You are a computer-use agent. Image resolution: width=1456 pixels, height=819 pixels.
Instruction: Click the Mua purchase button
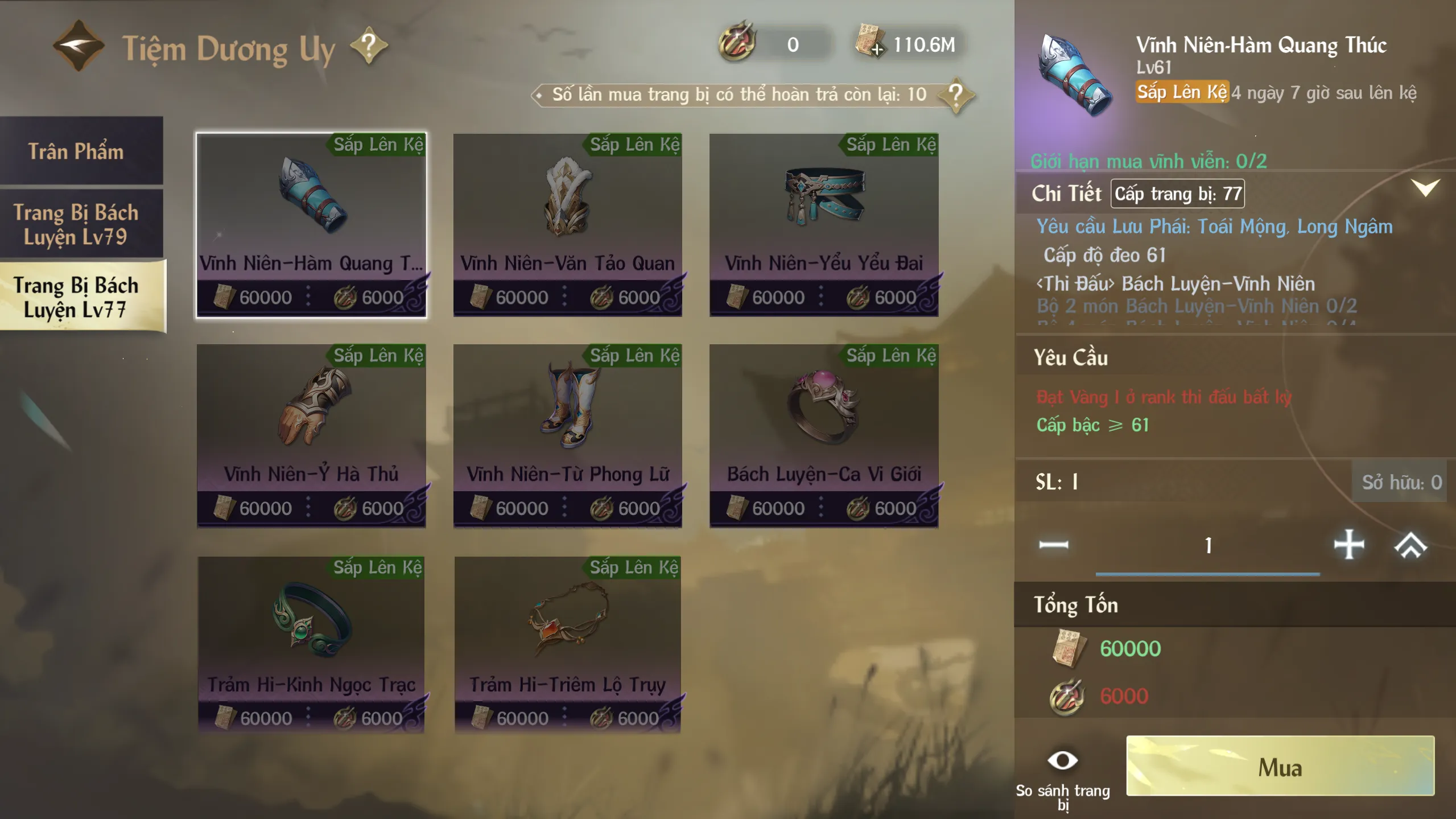(x=1280, y=766)
